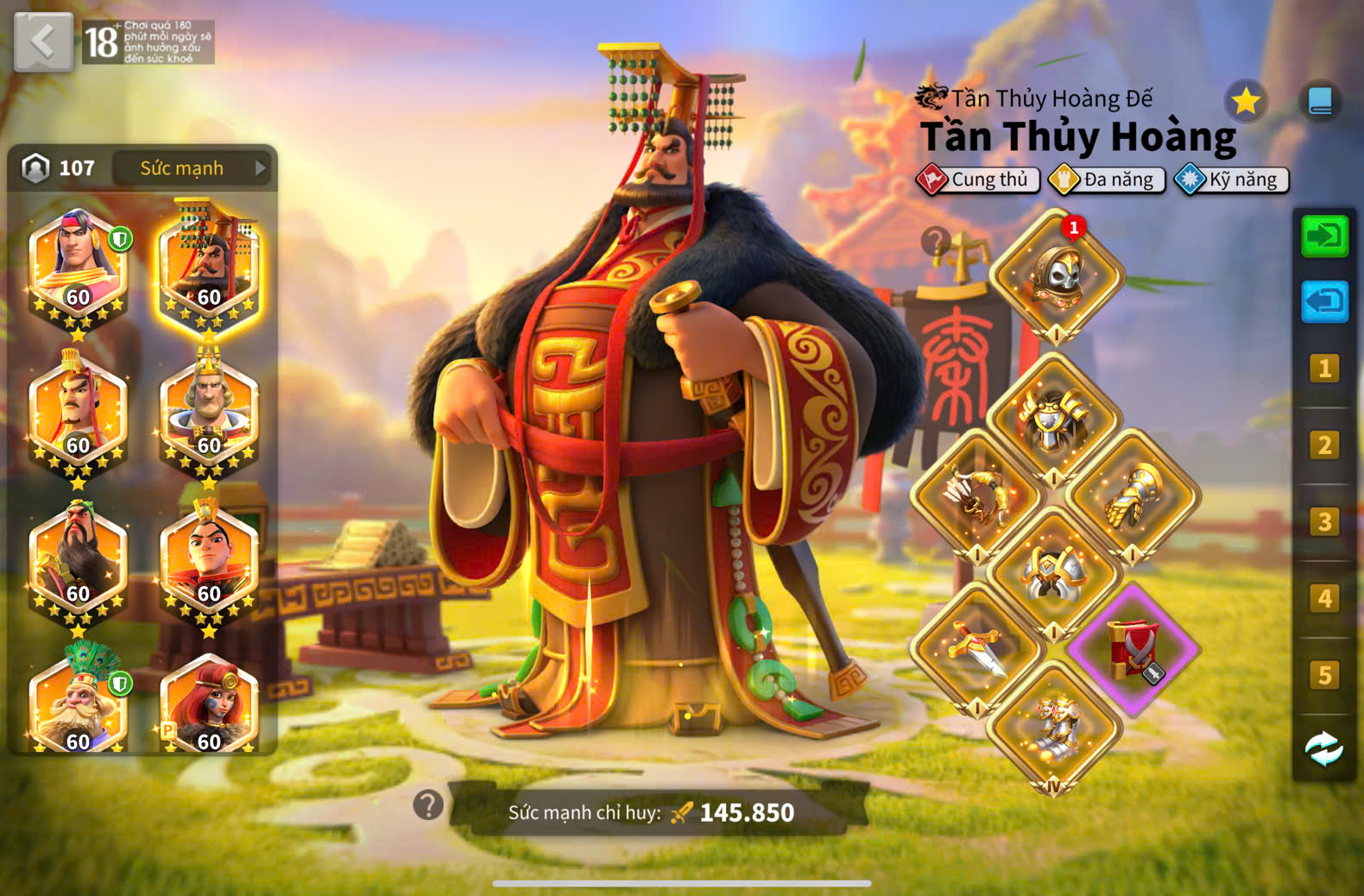This screenshot has width=1364, height=896.
Task: Open the Sức mạnh sort dropdown
Action: pyautogui.click(x=192, y=168)
